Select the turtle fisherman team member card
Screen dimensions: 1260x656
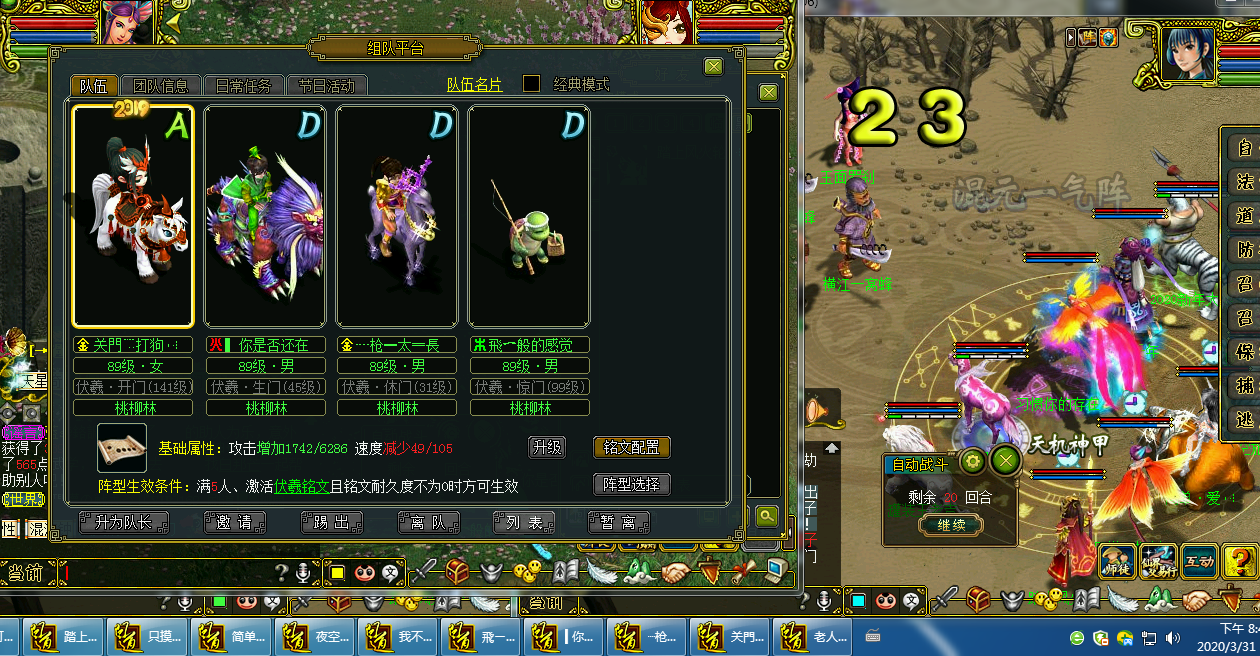coord(529,217)
